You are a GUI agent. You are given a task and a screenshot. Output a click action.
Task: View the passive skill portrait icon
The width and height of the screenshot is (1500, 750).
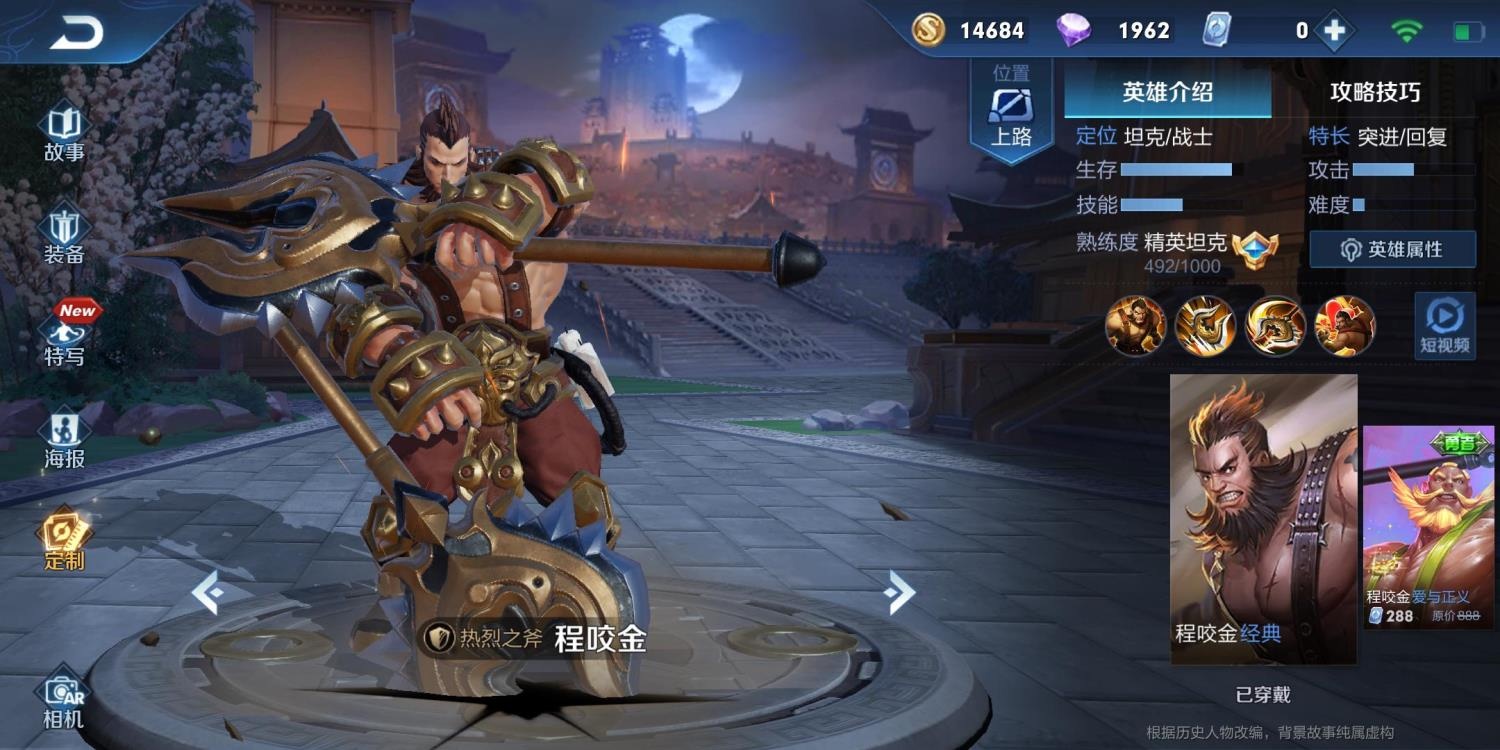click(1135, 326)
